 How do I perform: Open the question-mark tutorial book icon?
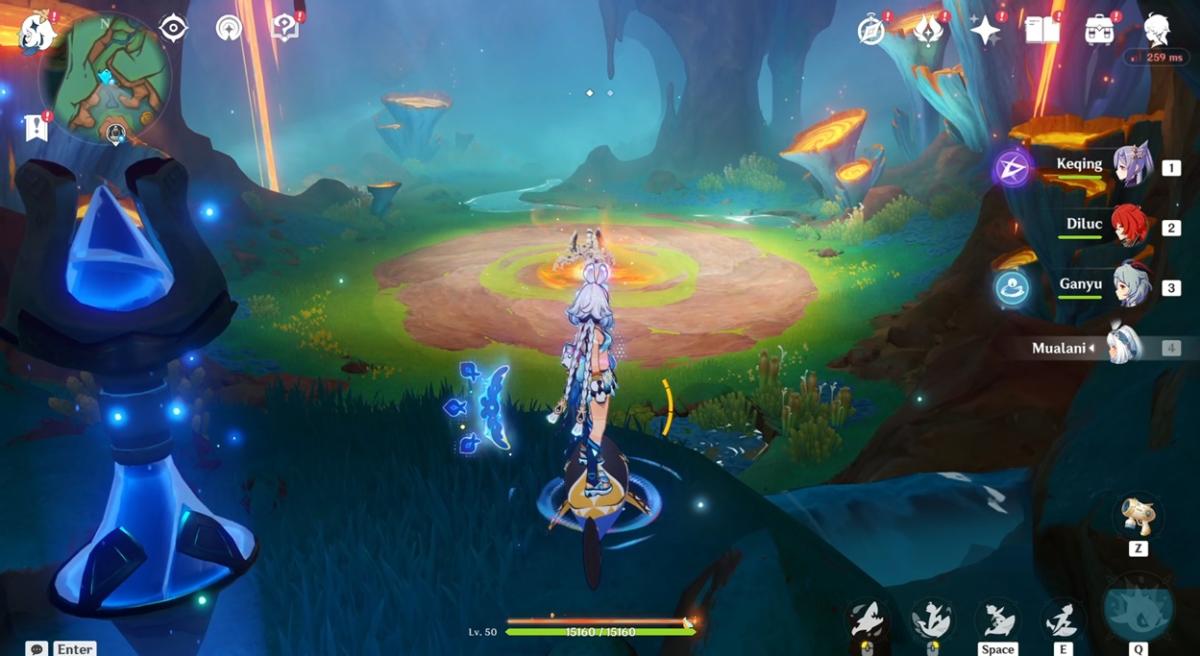tap(285, 28)
